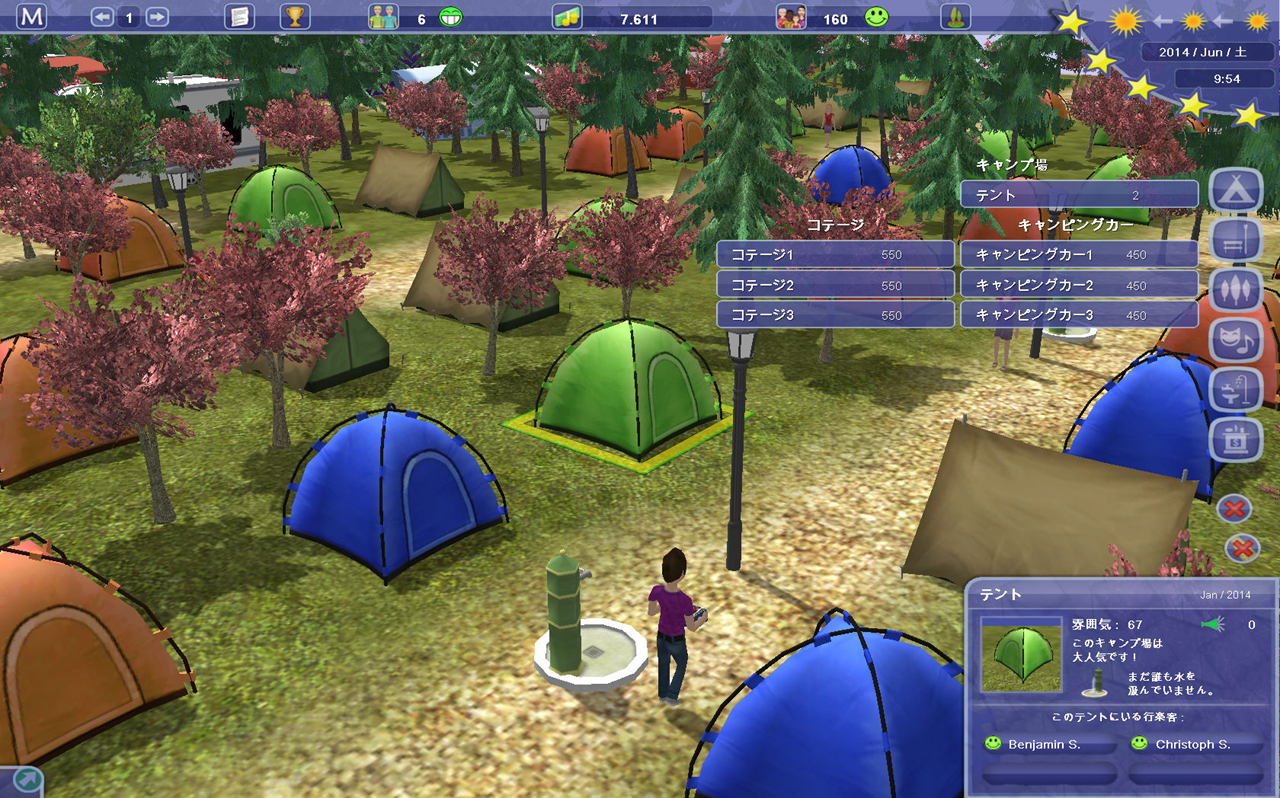The height and width of the screenshot is (798, 1280).
Task: Show the trophy achievements panel
Action: click(295, 17)
